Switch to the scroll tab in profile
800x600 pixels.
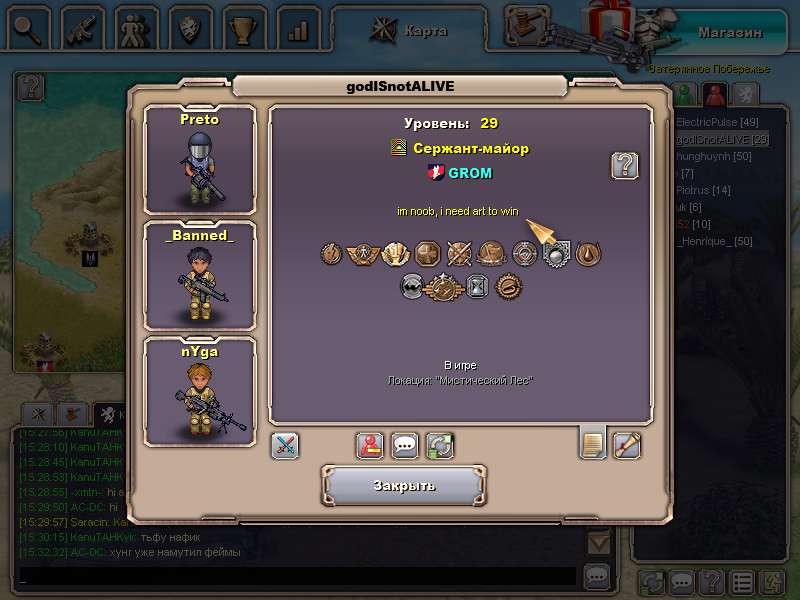(627, 444)
